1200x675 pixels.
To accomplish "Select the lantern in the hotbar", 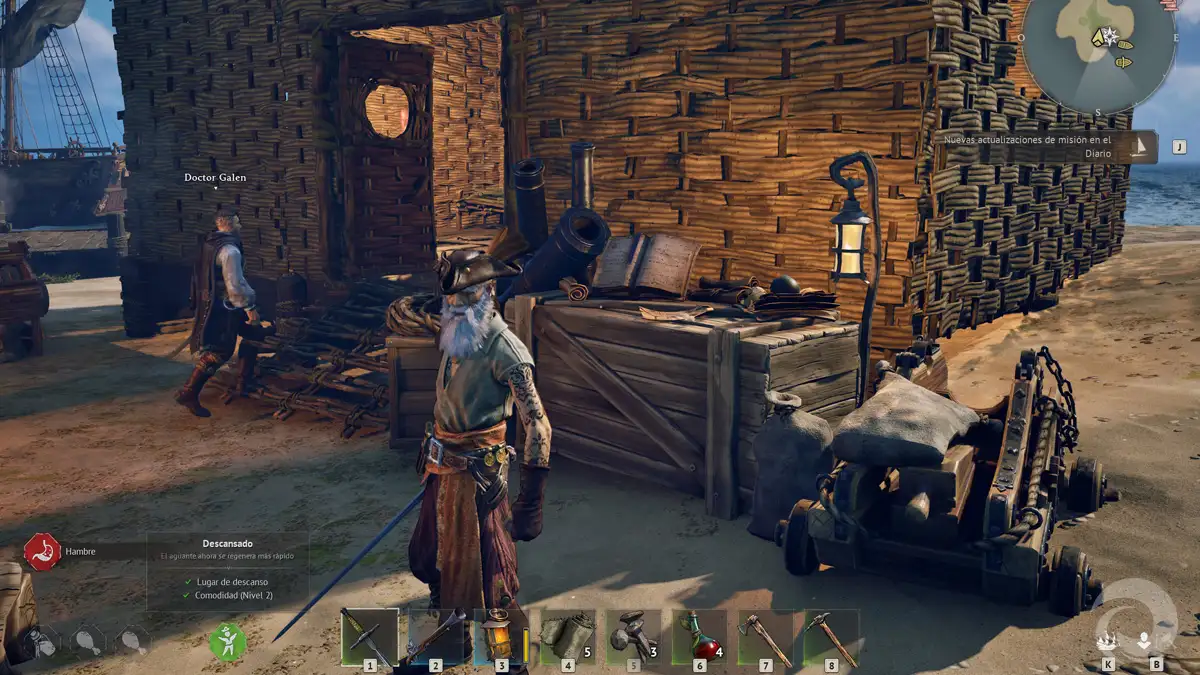I will coord(500,636).
